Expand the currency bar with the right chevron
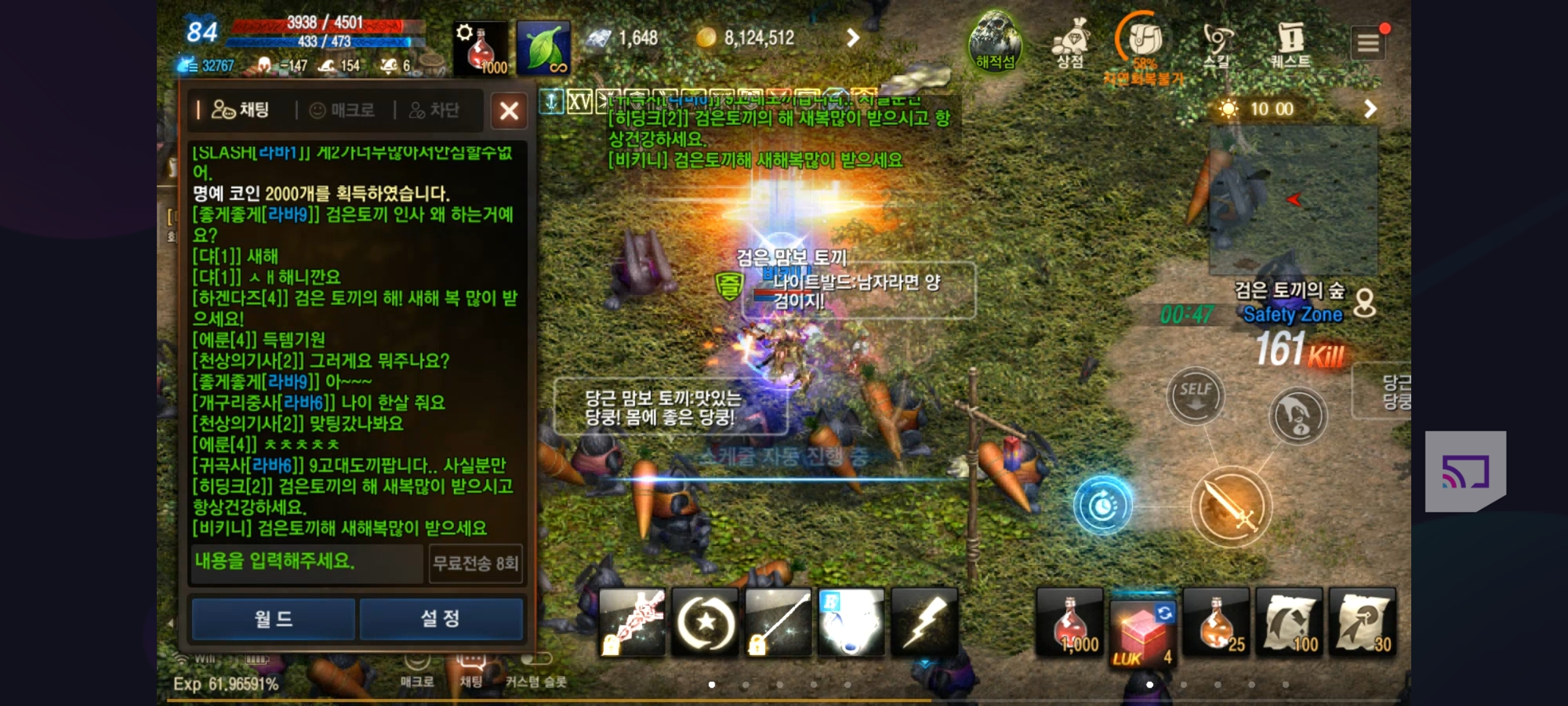 [853, 38]
